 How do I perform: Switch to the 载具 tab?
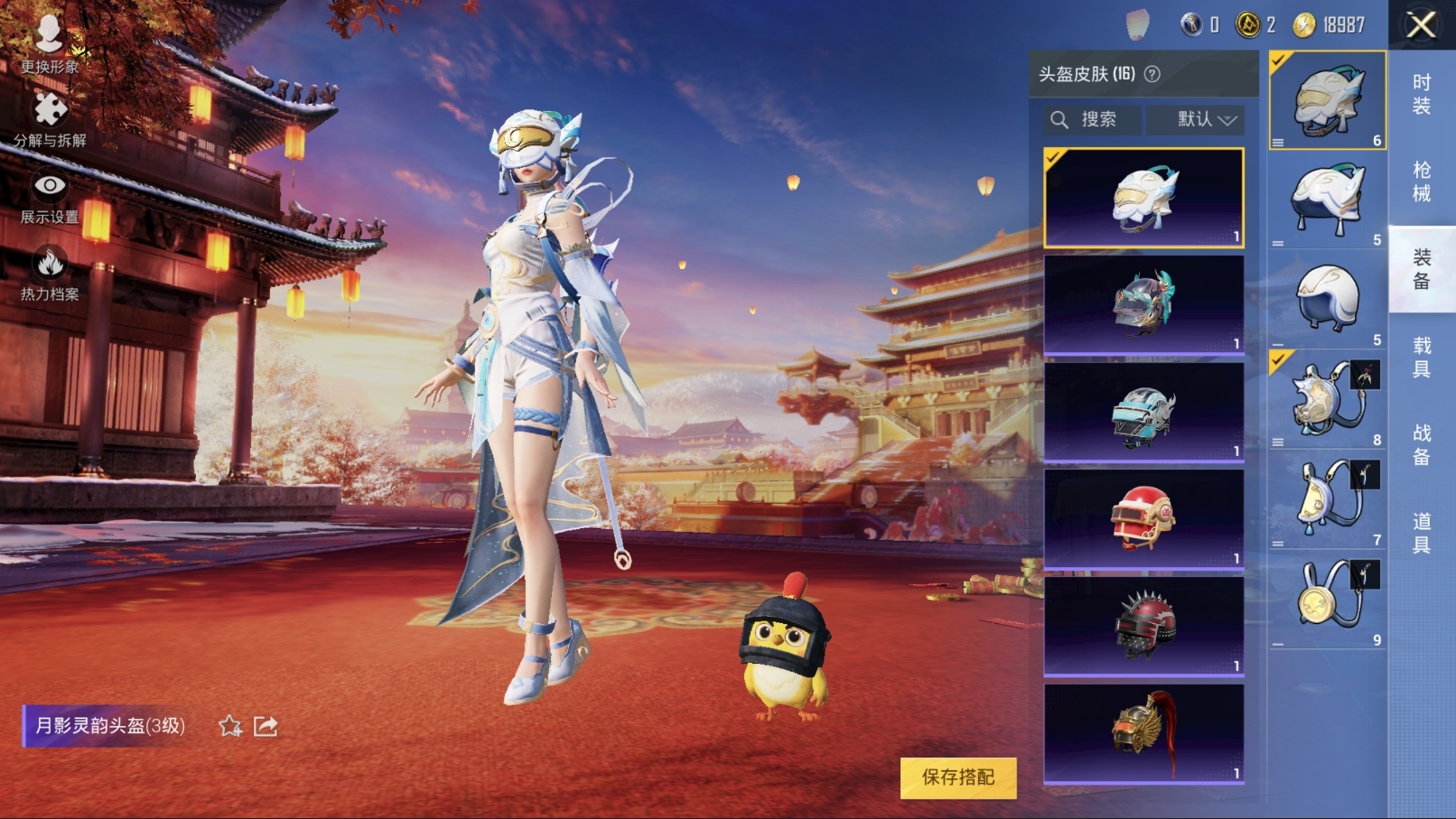click(x=1421, y=358)
